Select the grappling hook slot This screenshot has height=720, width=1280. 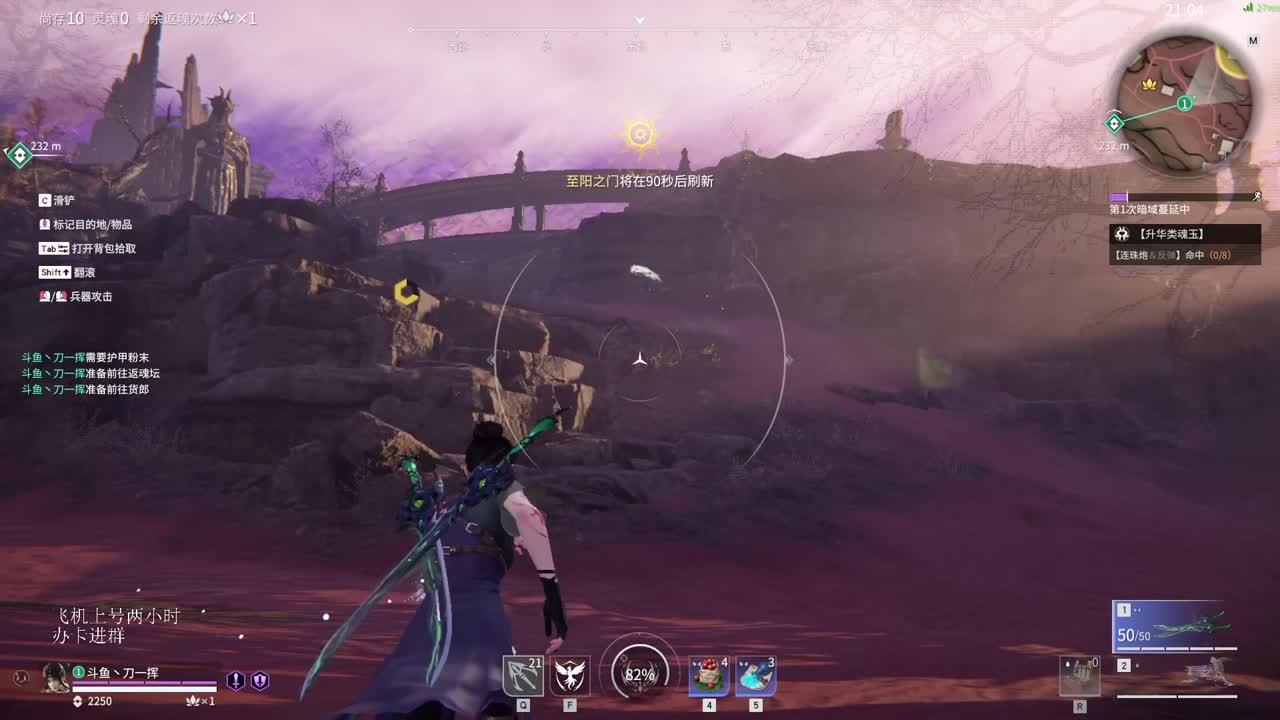coord(523,676)
